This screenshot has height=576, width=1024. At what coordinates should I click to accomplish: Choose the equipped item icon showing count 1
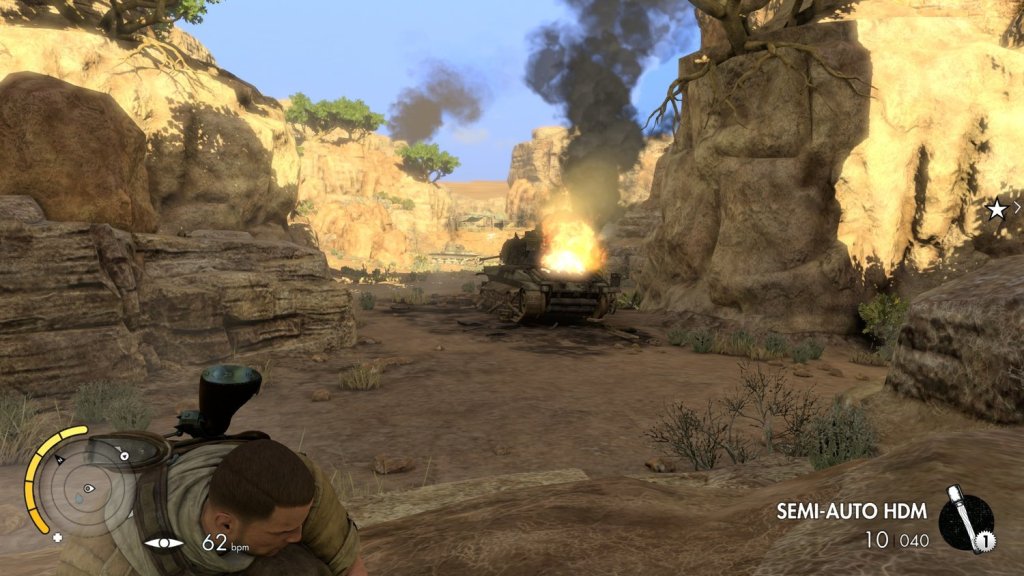(x=967, y=523)
